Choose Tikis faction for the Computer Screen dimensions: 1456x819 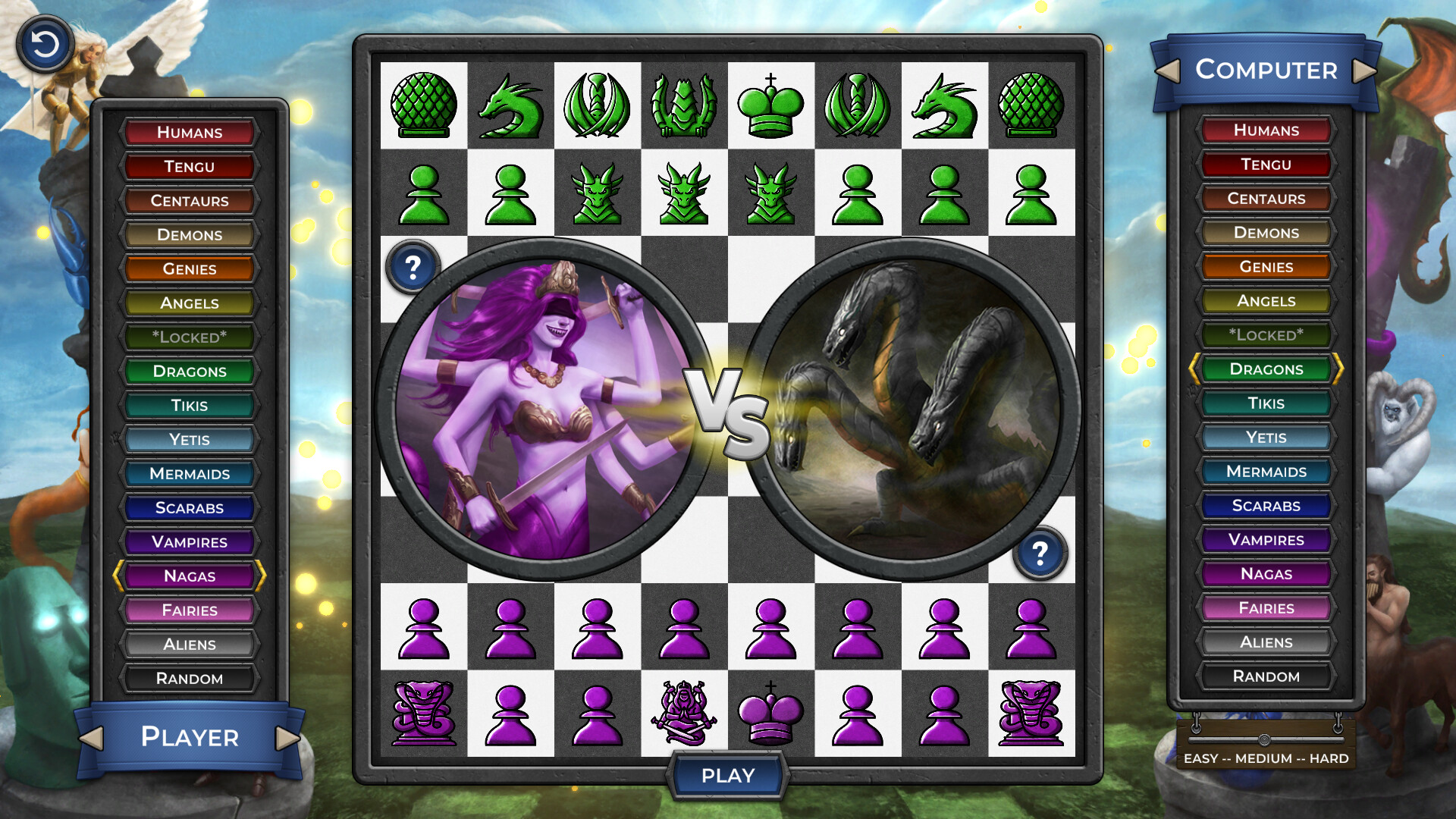click(1265, 403)
